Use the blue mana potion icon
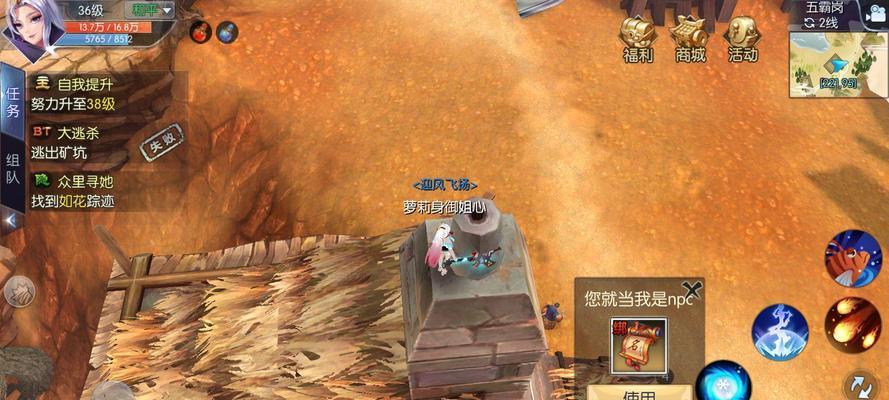Image resolution: width=889 pixels, height=400 pixels. click(227, 33)
